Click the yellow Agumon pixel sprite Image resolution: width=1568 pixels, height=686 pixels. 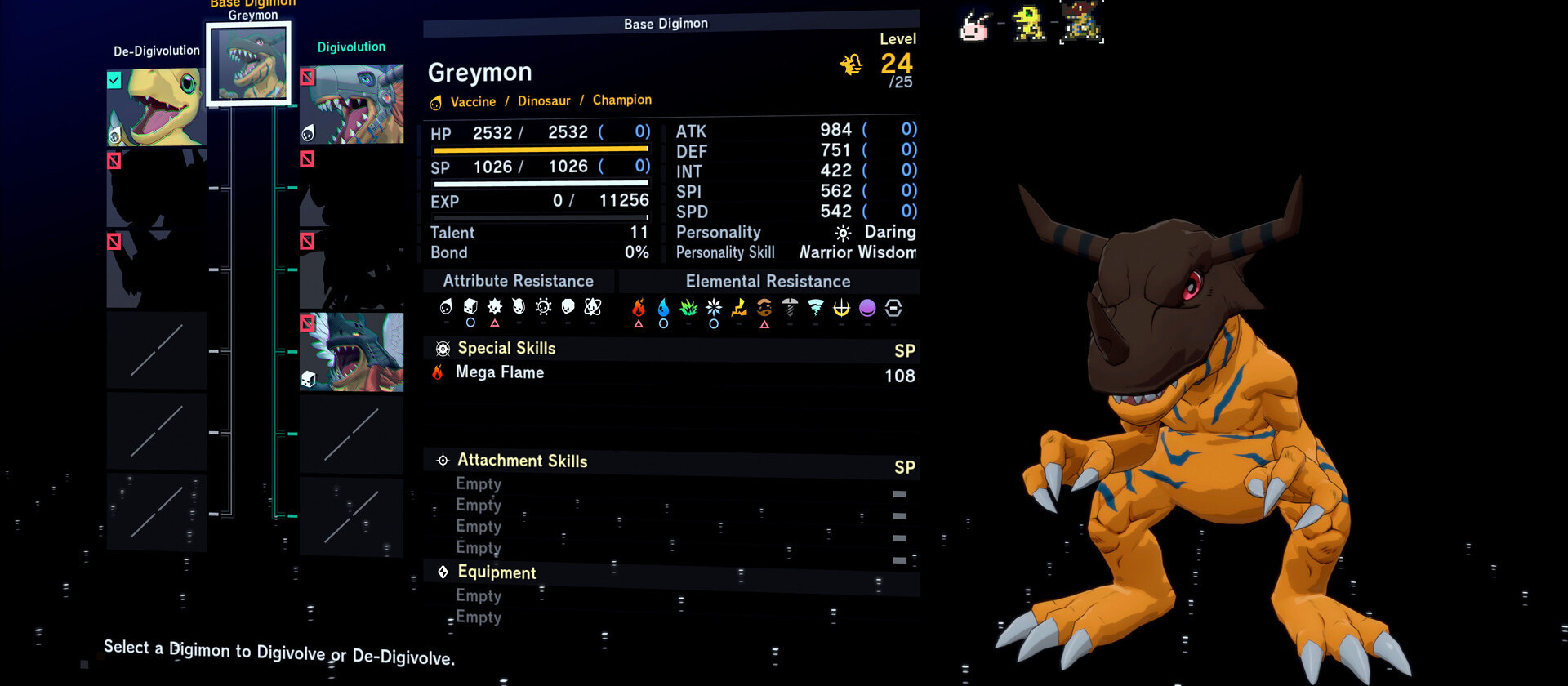pos(1028,23)
